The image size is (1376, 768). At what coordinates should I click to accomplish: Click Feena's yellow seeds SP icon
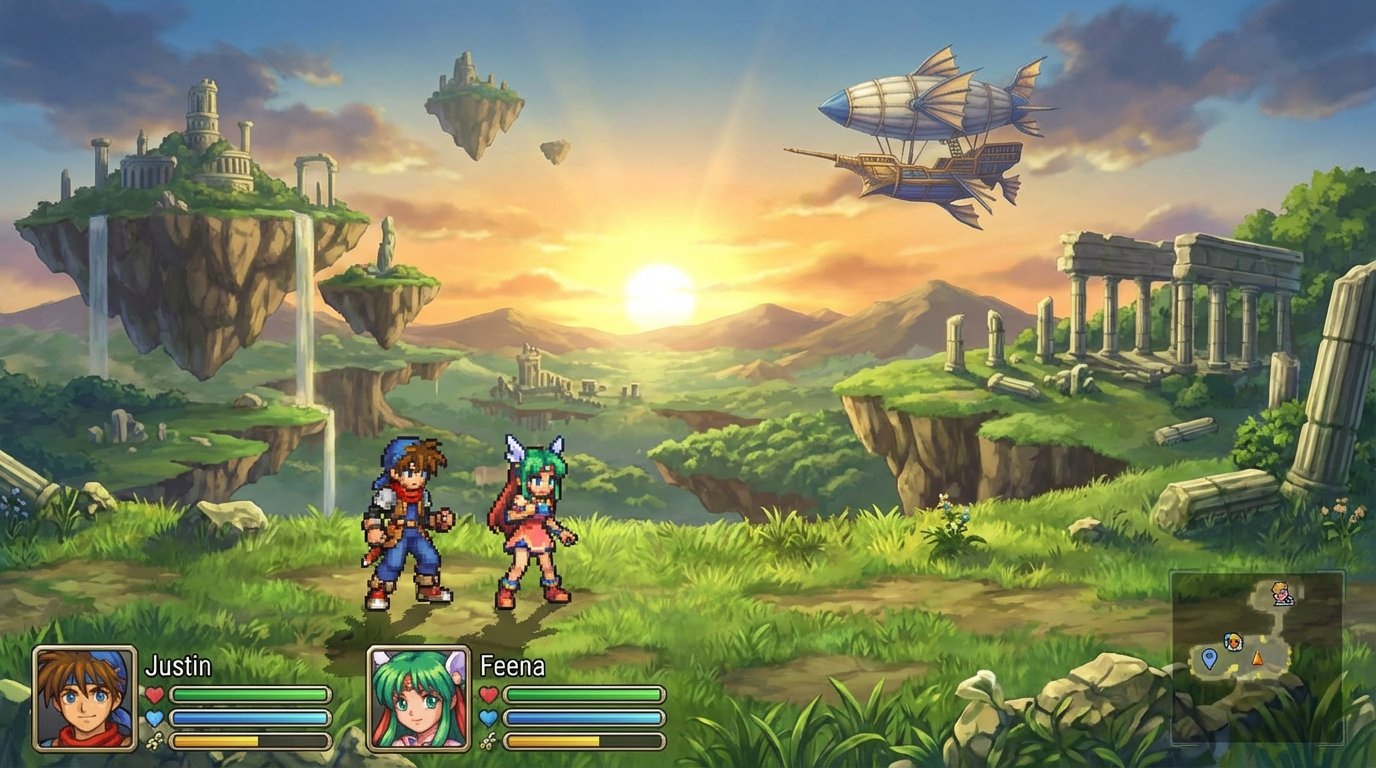[488, 742]
